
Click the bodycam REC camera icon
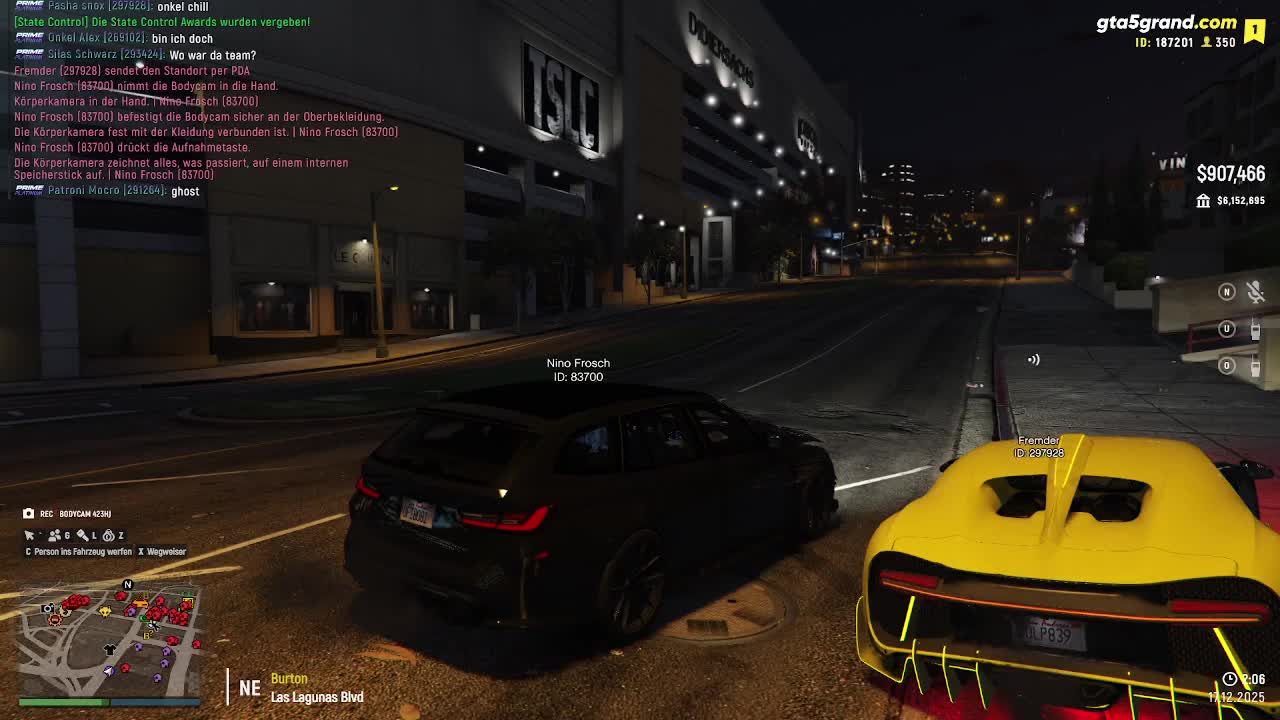[29, 513]
